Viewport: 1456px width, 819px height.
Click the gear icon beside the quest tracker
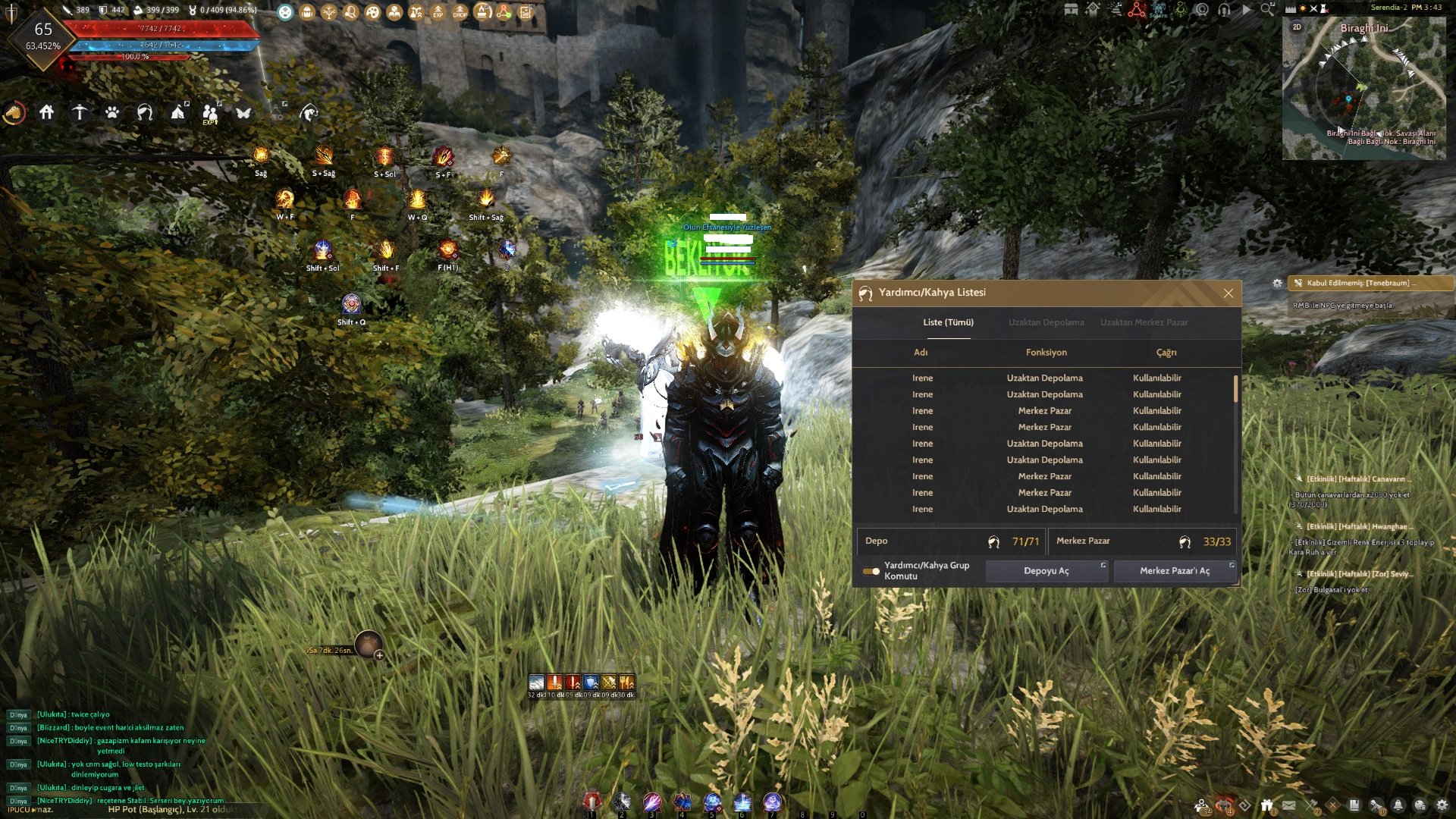click(x=1277, y=283)
